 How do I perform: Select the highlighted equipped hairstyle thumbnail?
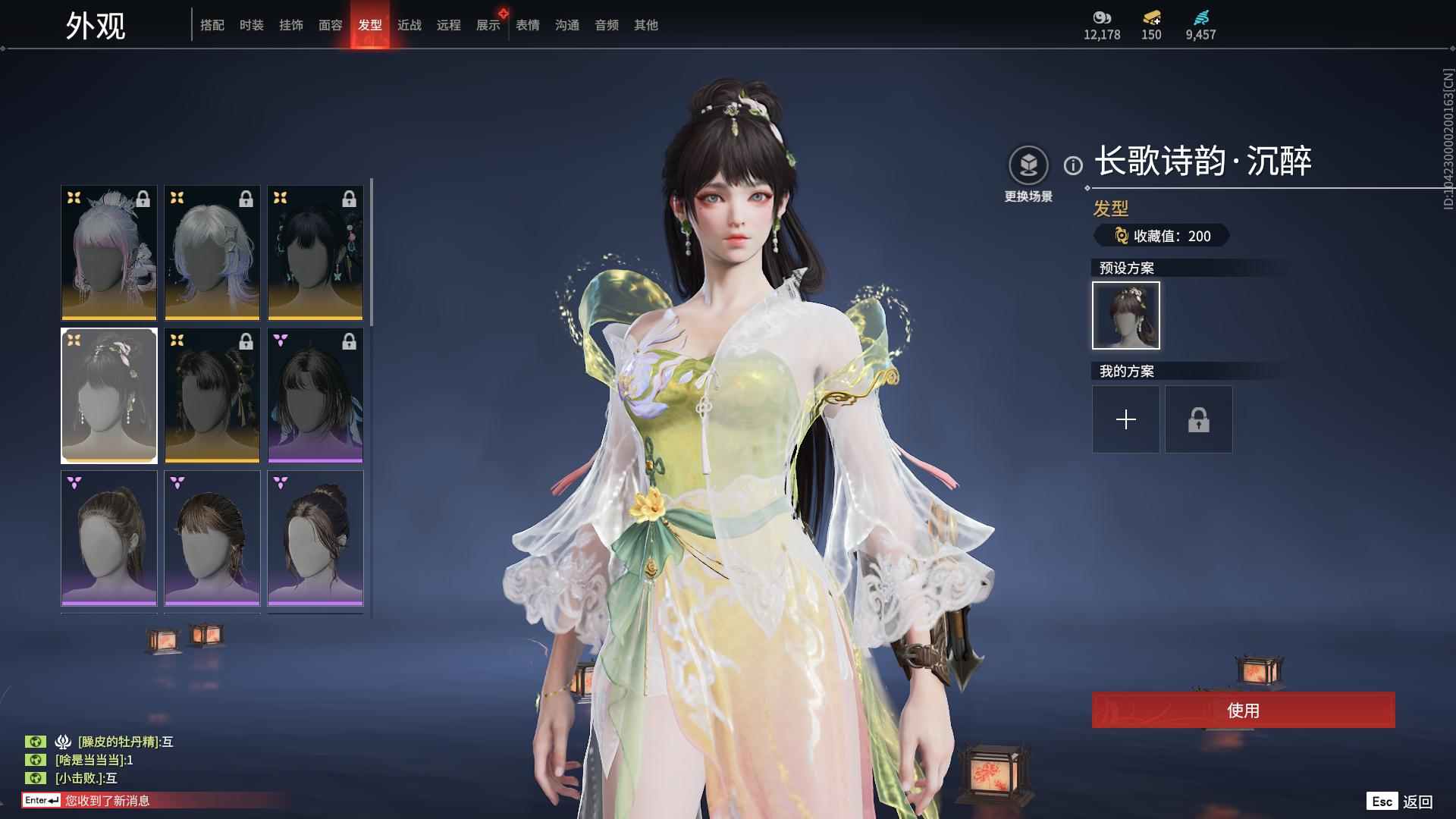pos(108,395)
